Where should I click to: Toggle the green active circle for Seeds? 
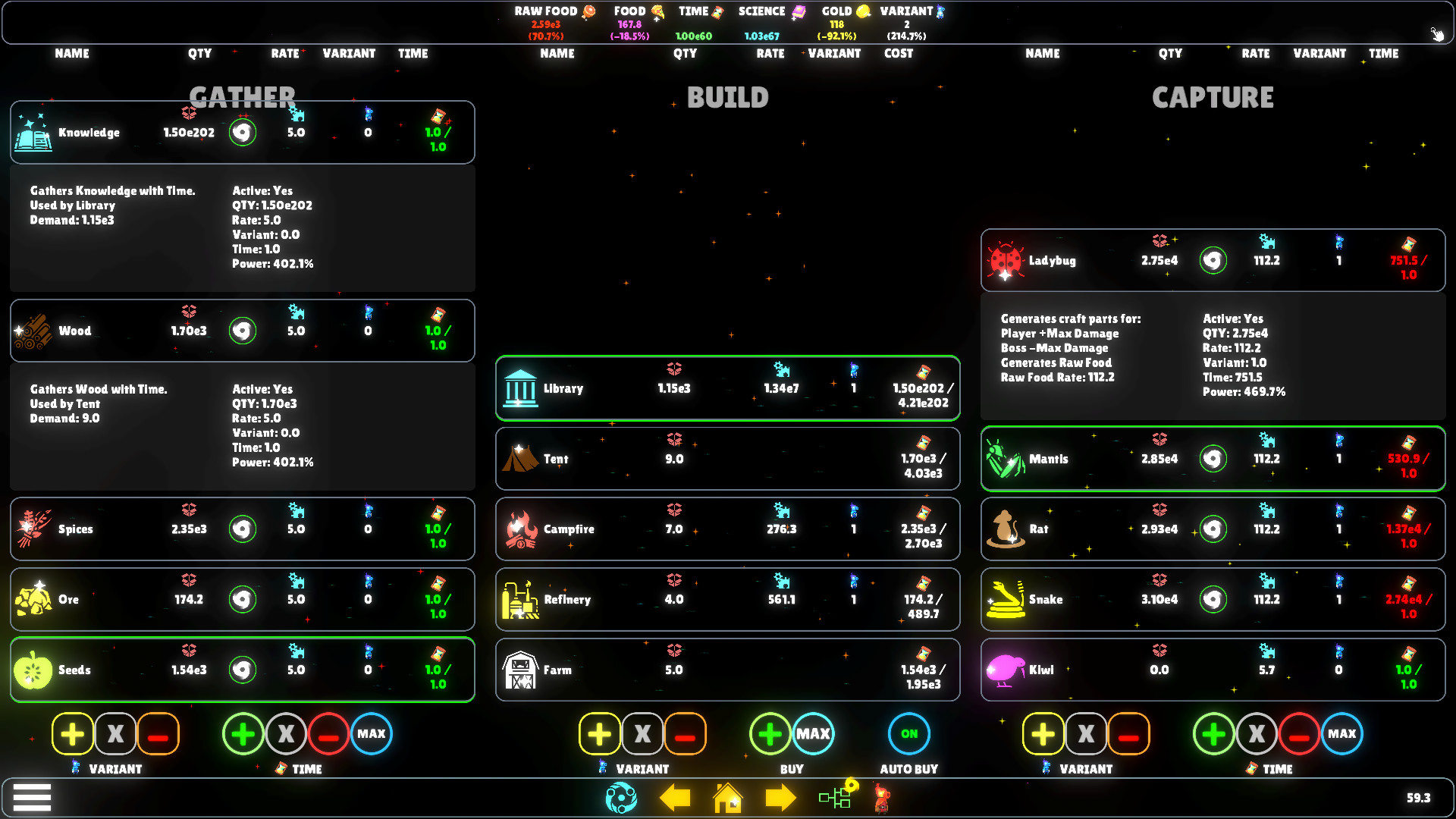click(242, 670)
